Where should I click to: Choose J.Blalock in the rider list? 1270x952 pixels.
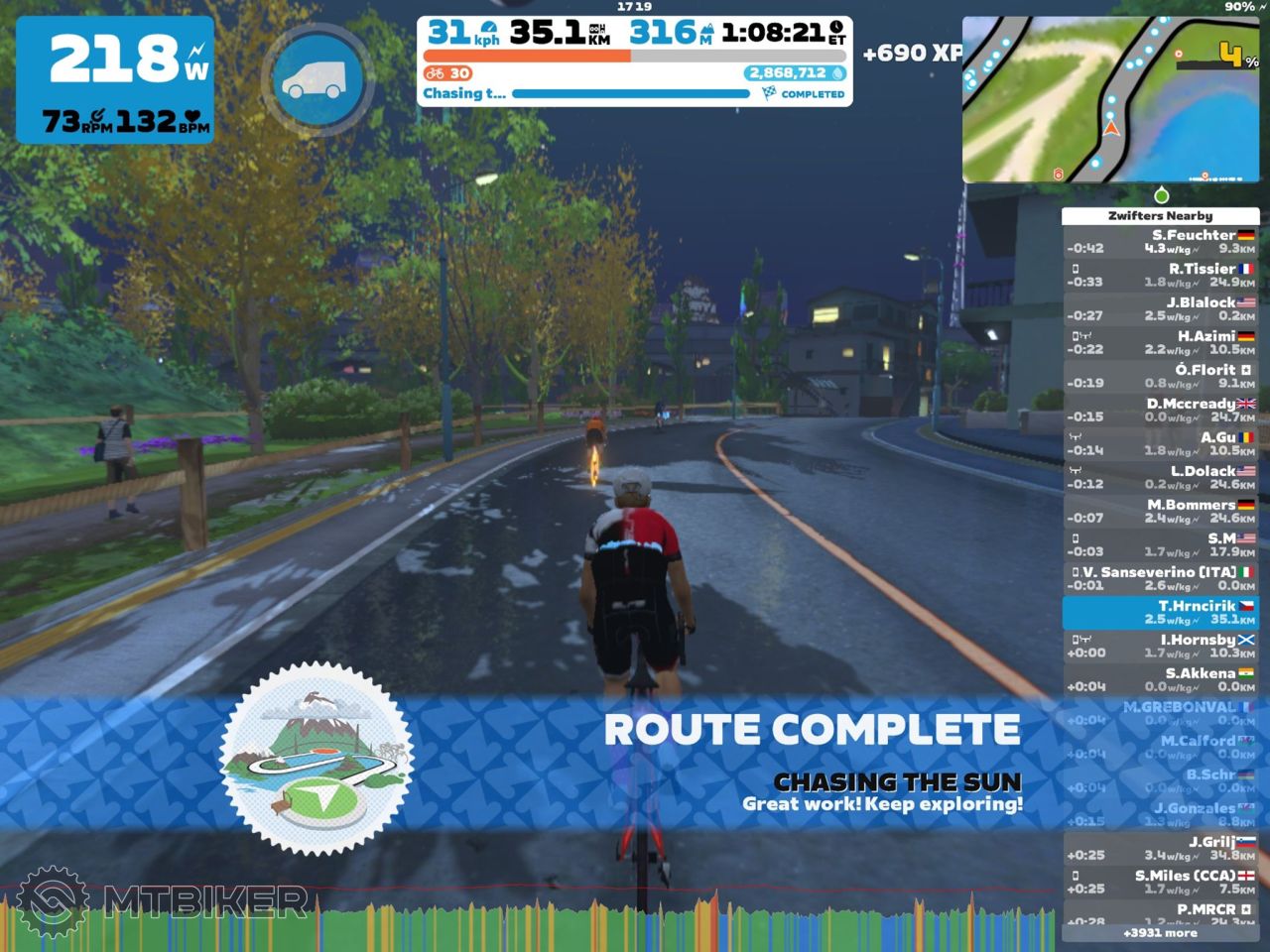coord(1160,309)
